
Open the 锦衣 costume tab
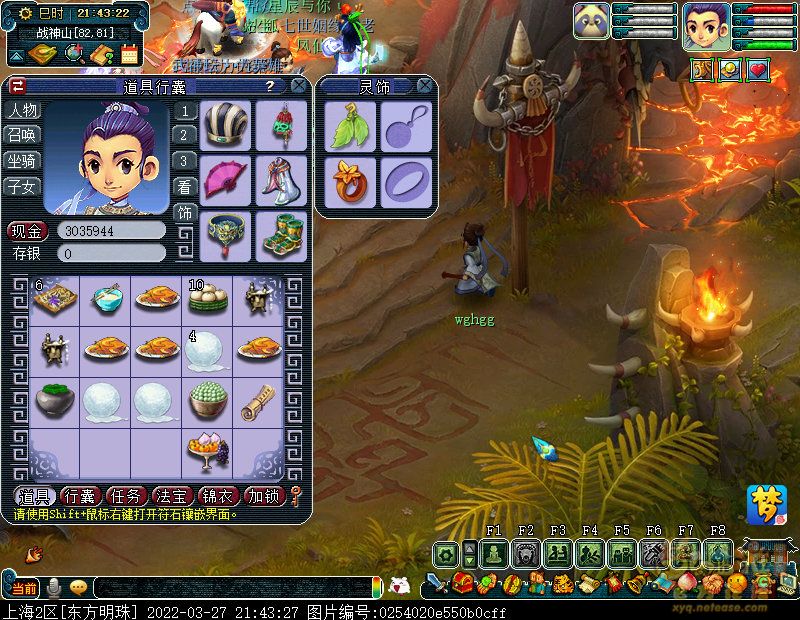coord(217,496)
